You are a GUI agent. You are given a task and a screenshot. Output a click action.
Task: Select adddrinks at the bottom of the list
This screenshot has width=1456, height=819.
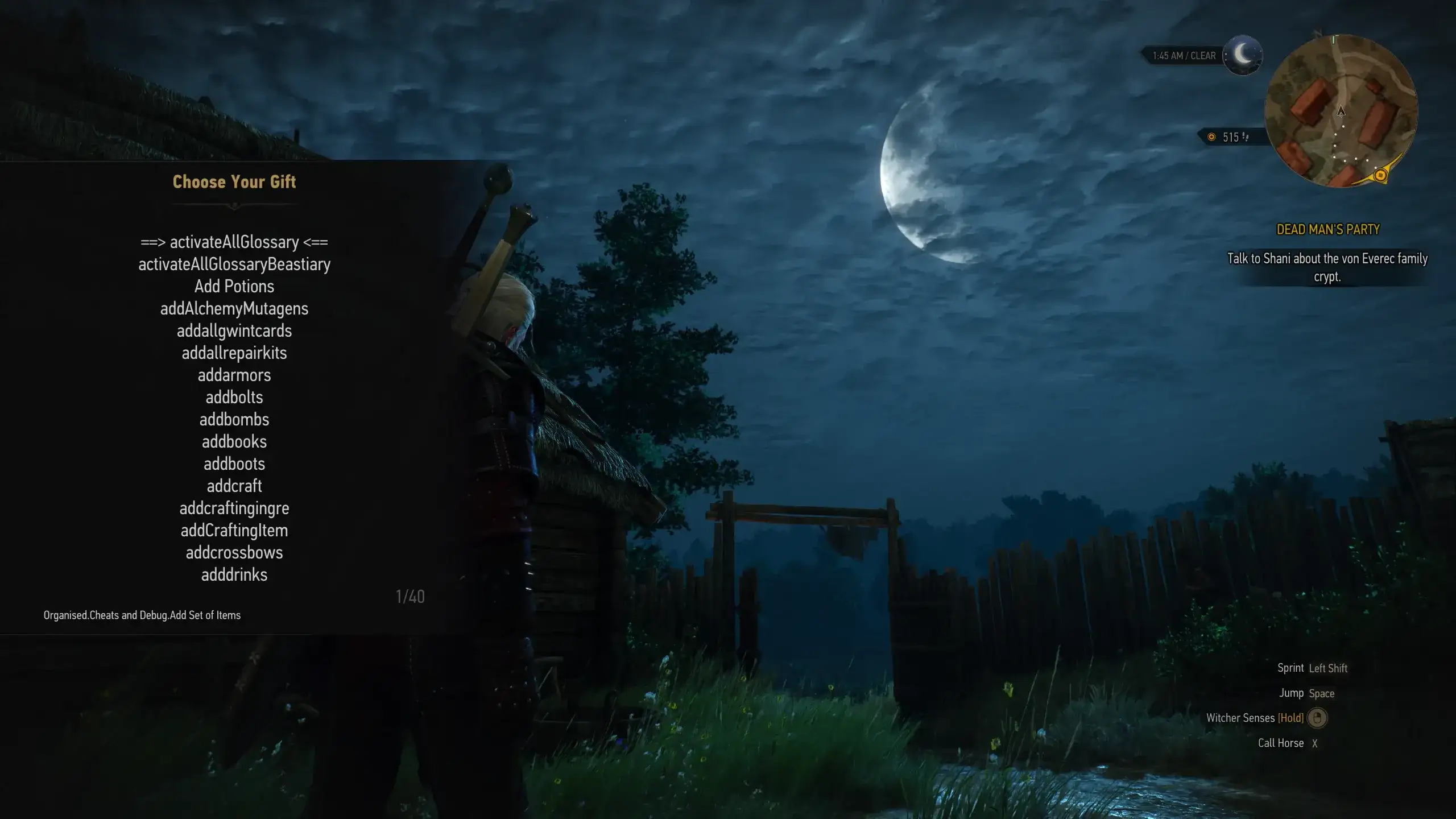[x=234, y=575]
